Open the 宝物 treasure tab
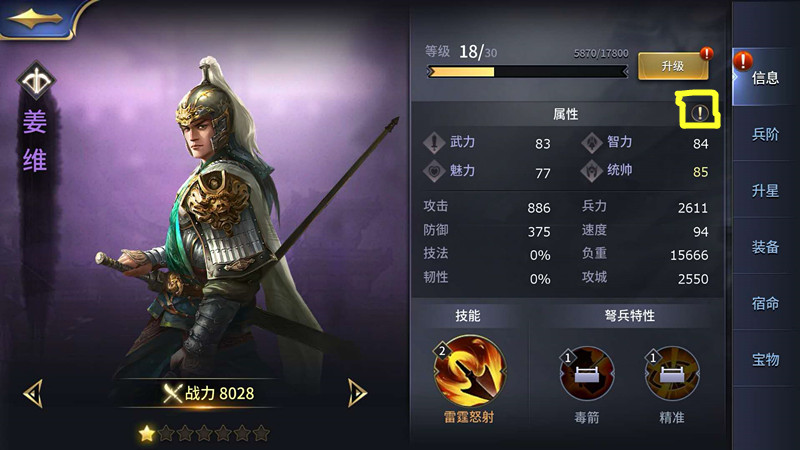This screenshot has width=800, height=450. 765,359
